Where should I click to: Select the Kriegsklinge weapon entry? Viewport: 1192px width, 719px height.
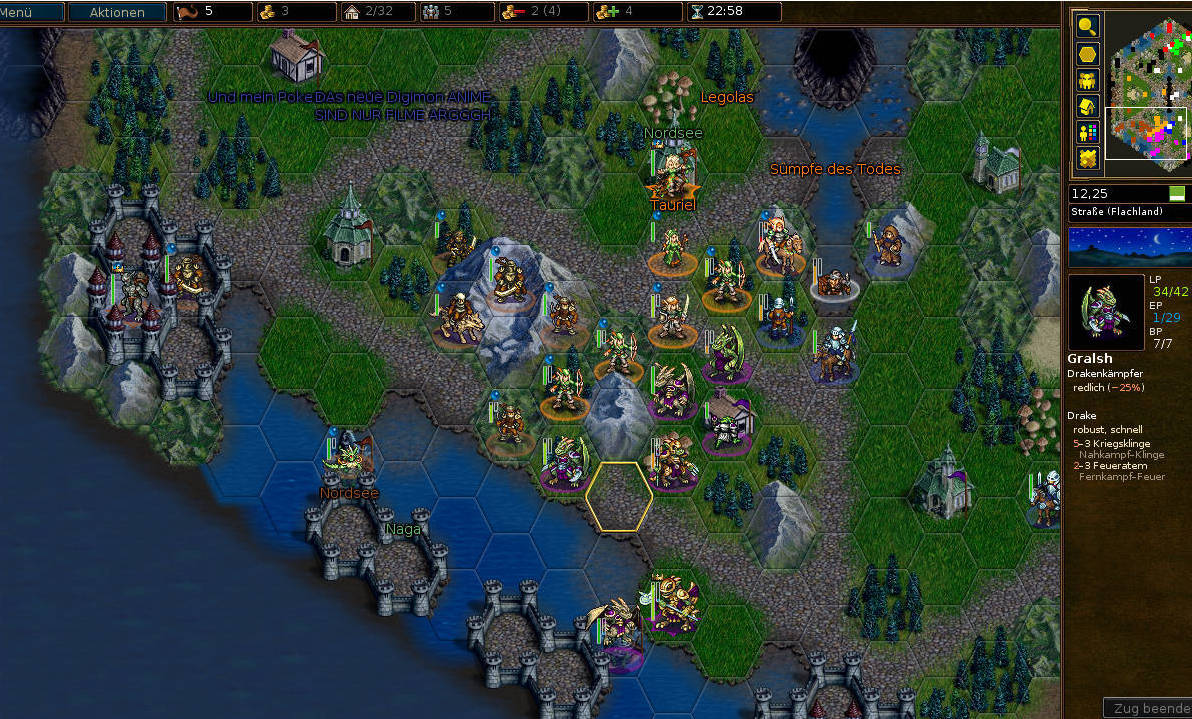pos(1115,443)
